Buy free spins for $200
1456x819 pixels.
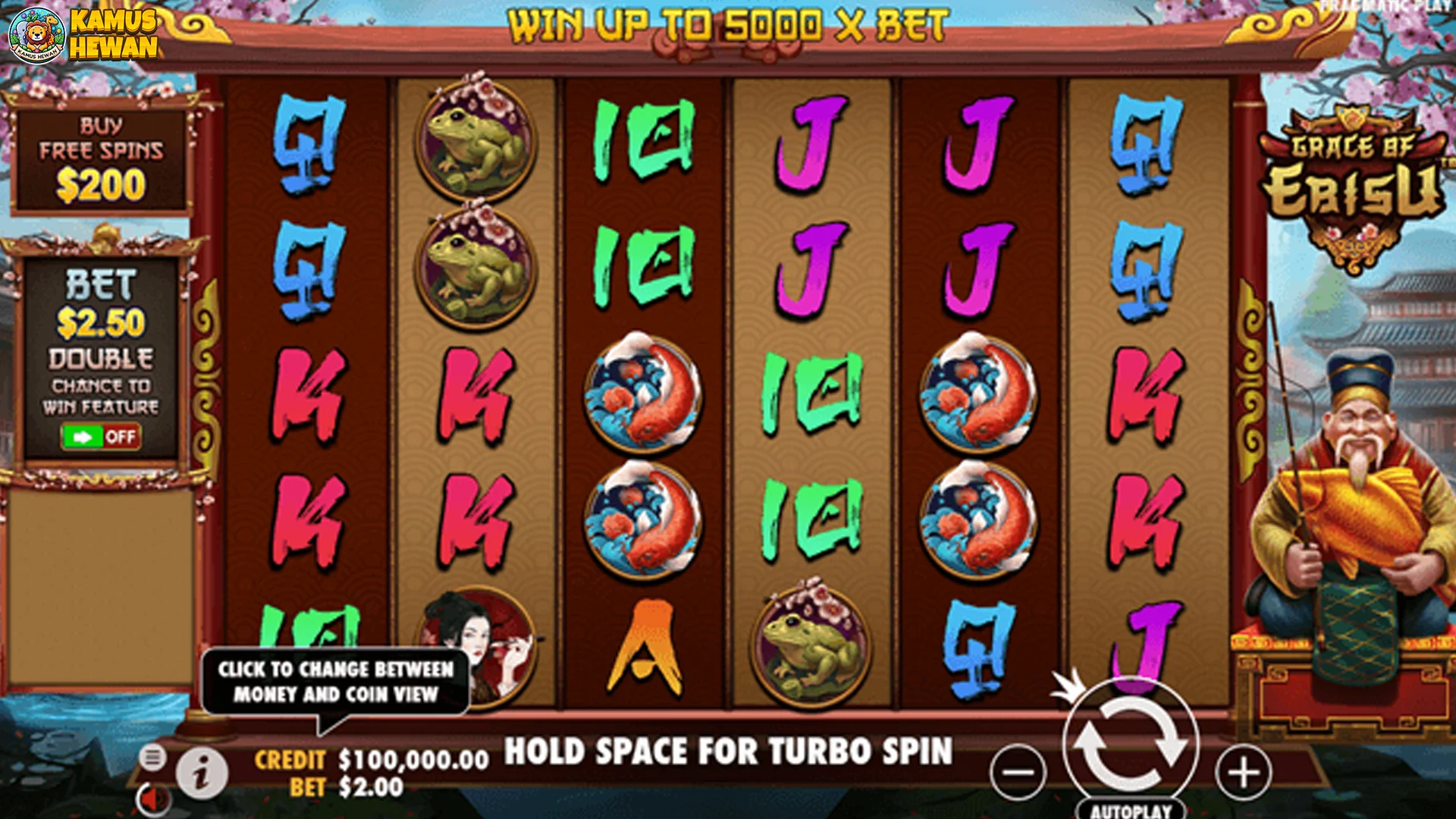[x=101, y=160]
